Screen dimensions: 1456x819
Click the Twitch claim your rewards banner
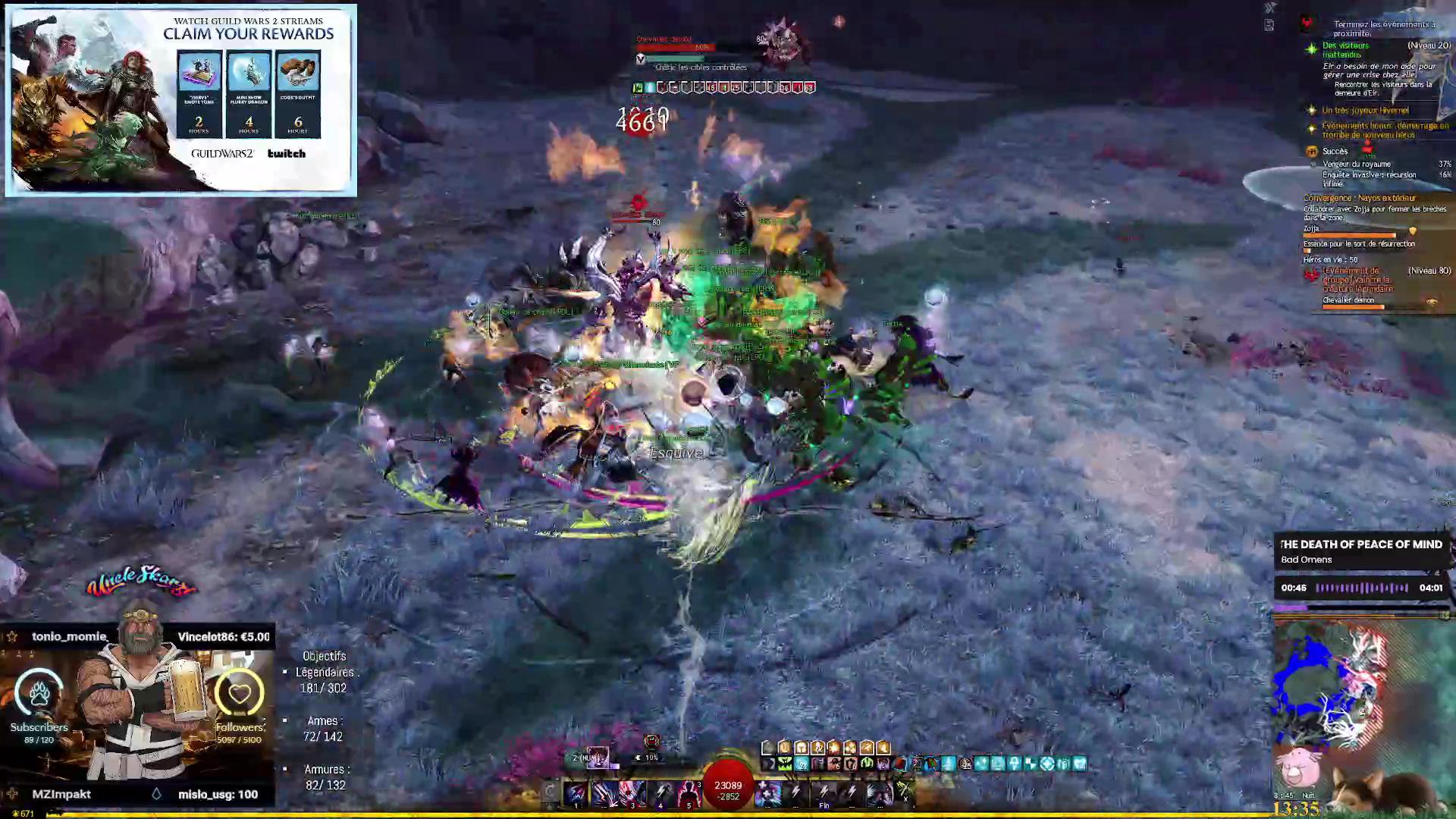click(x=180, y=100)
